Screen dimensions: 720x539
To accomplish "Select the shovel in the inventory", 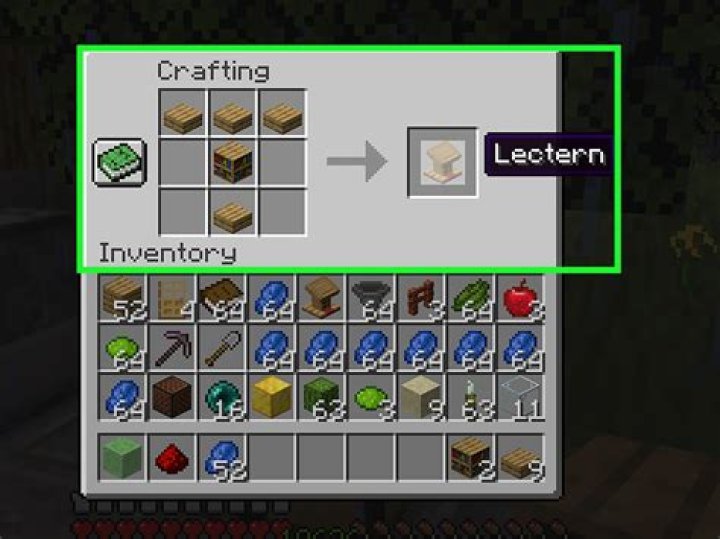I will [x=222, y=348].
